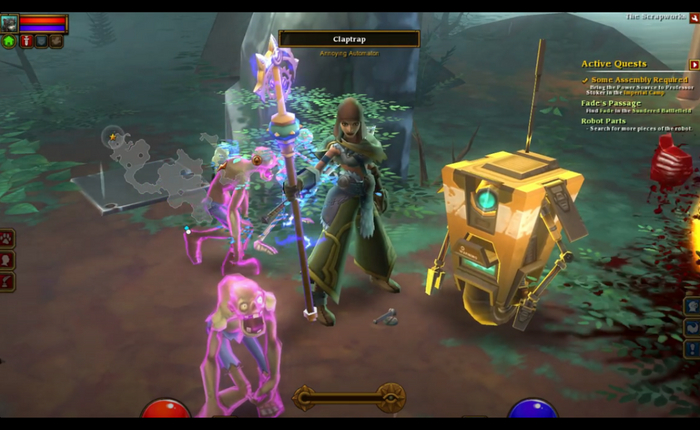Send pet to town with green house icon
700x430 pixels.
pos(9,41)
